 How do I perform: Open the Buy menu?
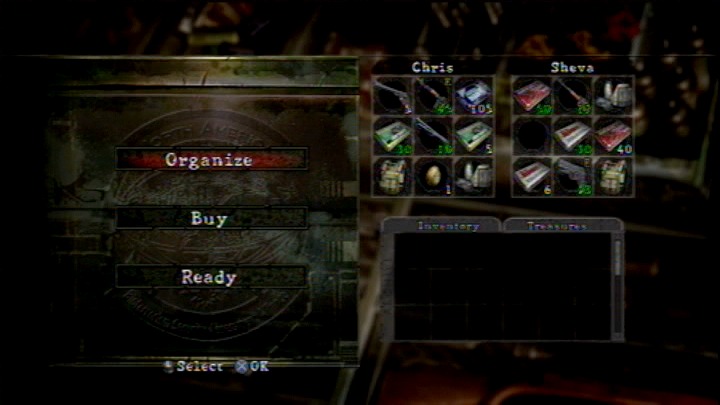pyautogui.click(x=209, y=218)
